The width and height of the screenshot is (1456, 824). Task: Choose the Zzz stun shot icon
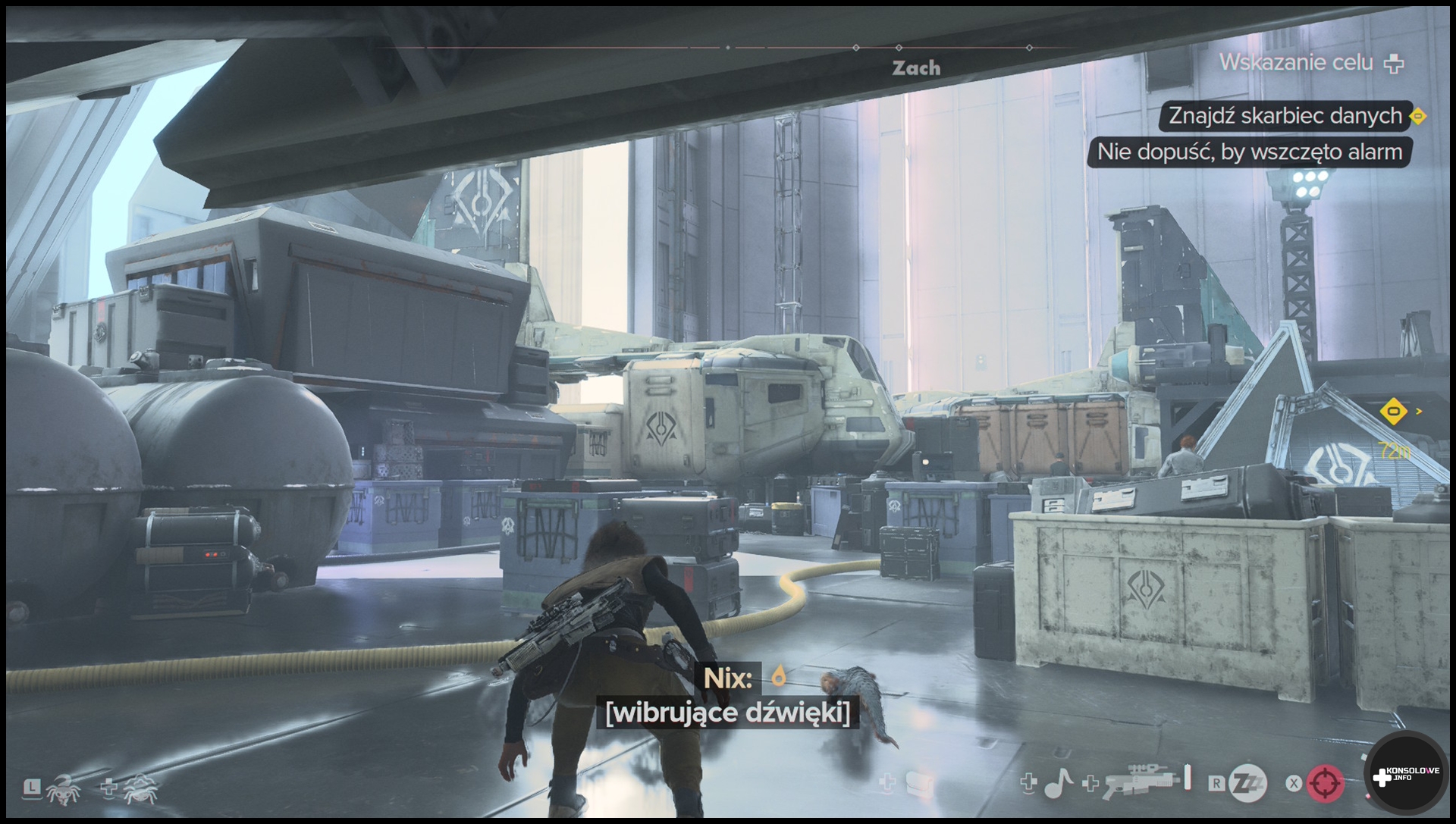pos(1247,784)
